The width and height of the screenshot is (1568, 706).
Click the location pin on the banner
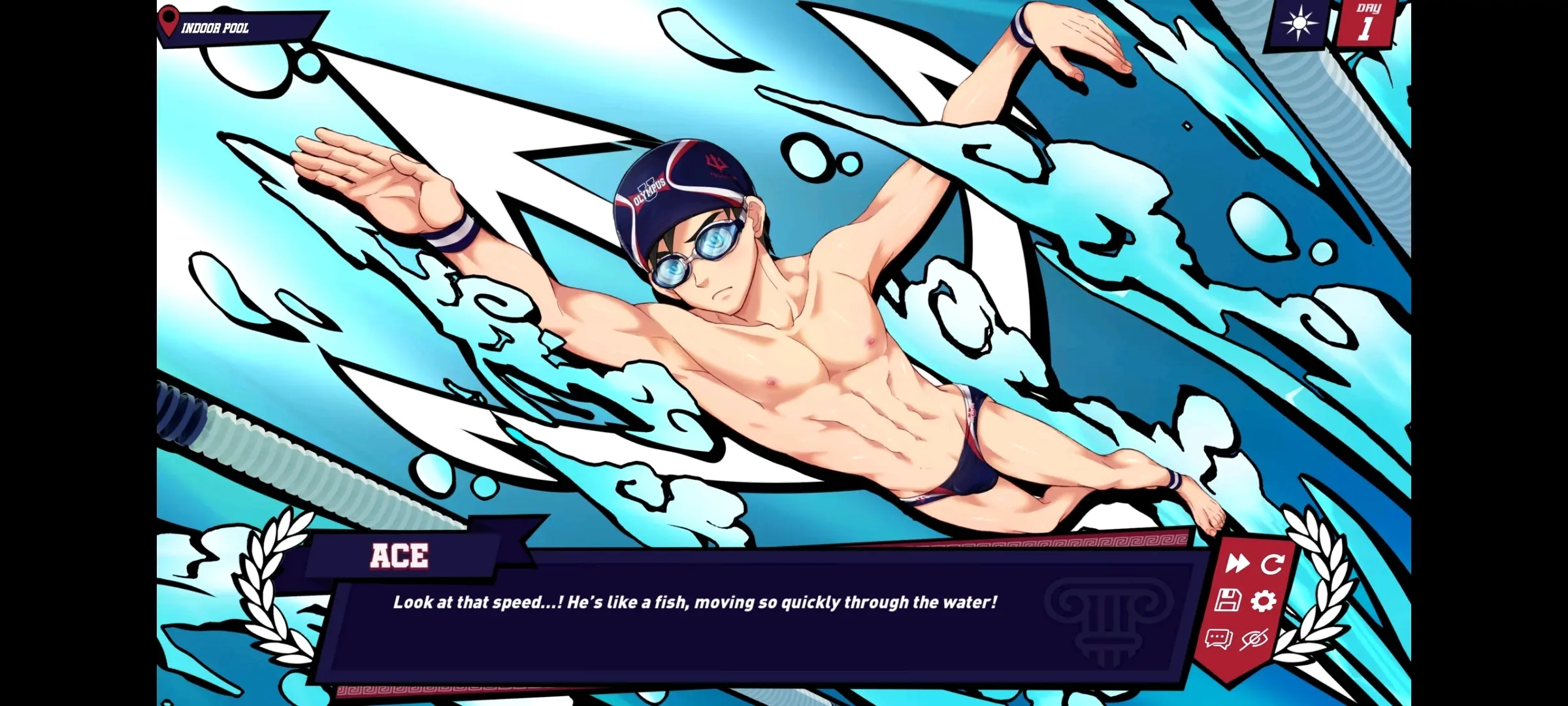pyautogui.click(x=169, y=21)
